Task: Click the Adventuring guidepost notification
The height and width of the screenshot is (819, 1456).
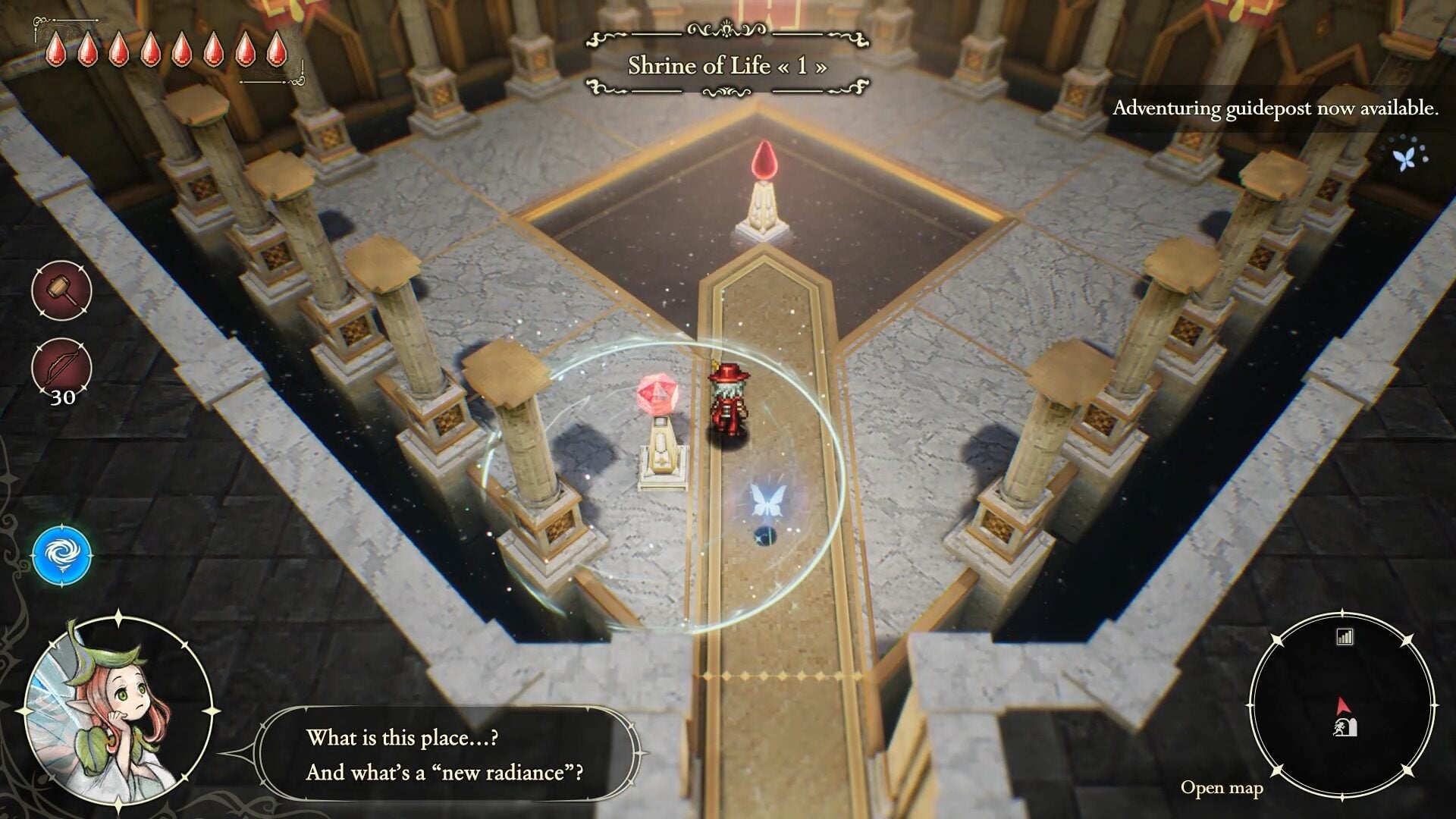Action: 1274,109
